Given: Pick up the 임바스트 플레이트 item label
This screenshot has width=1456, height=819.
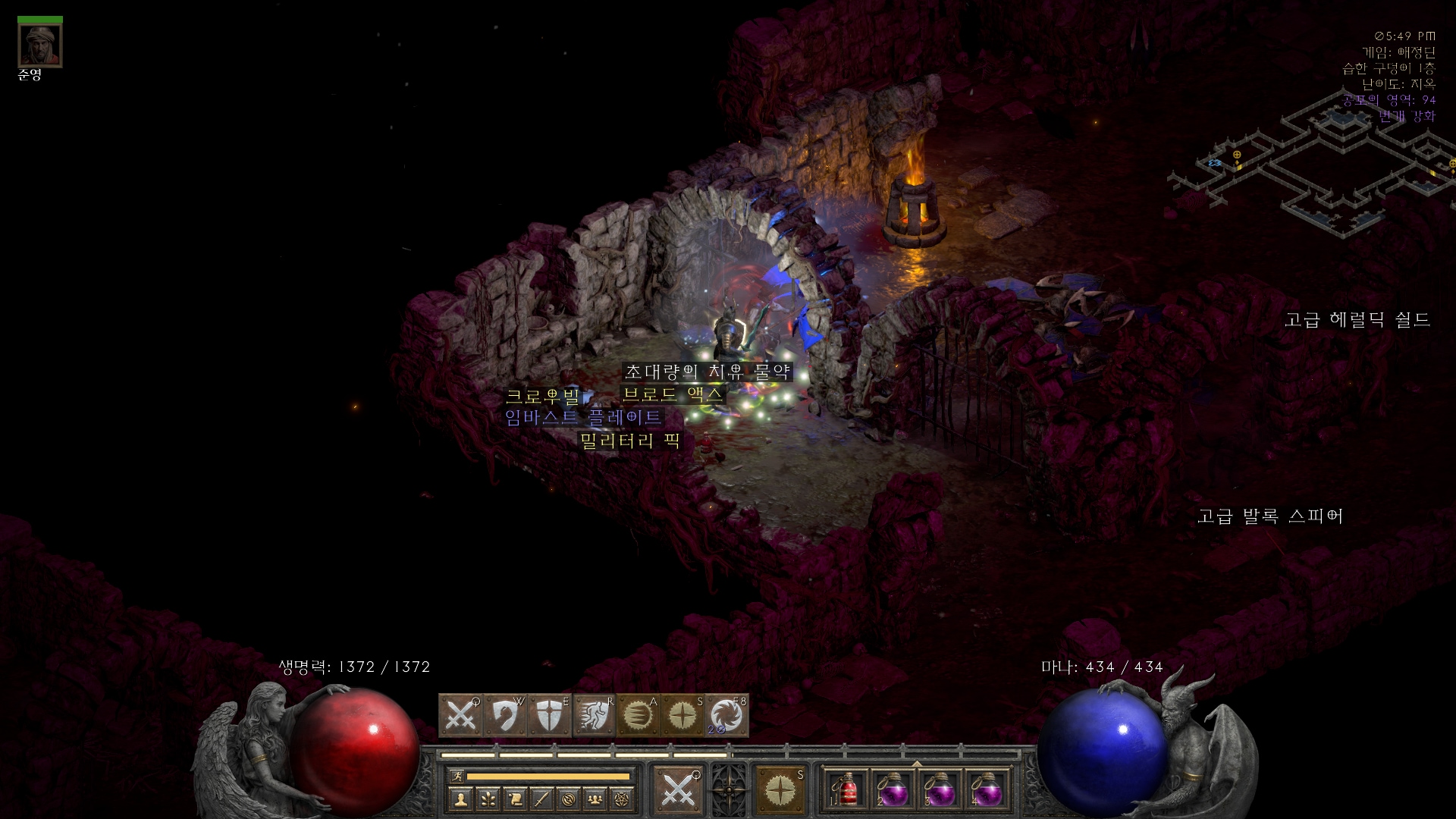Looking at the screenshot, I should click(x=583, y=417).
